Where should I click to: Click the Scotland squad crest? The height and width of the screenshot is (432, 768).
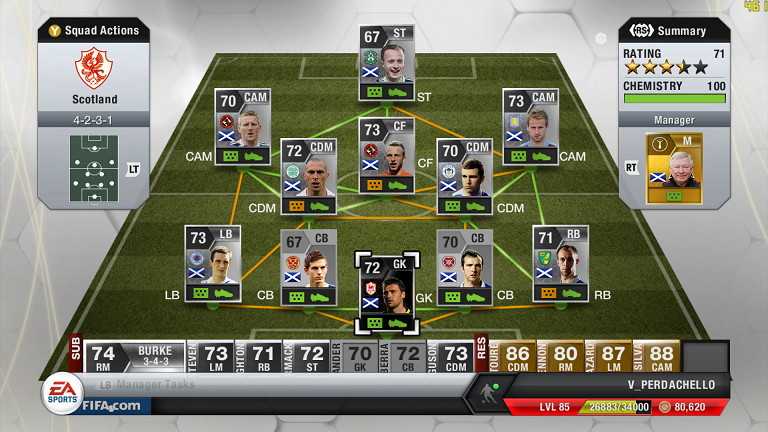tap(94, 70)
